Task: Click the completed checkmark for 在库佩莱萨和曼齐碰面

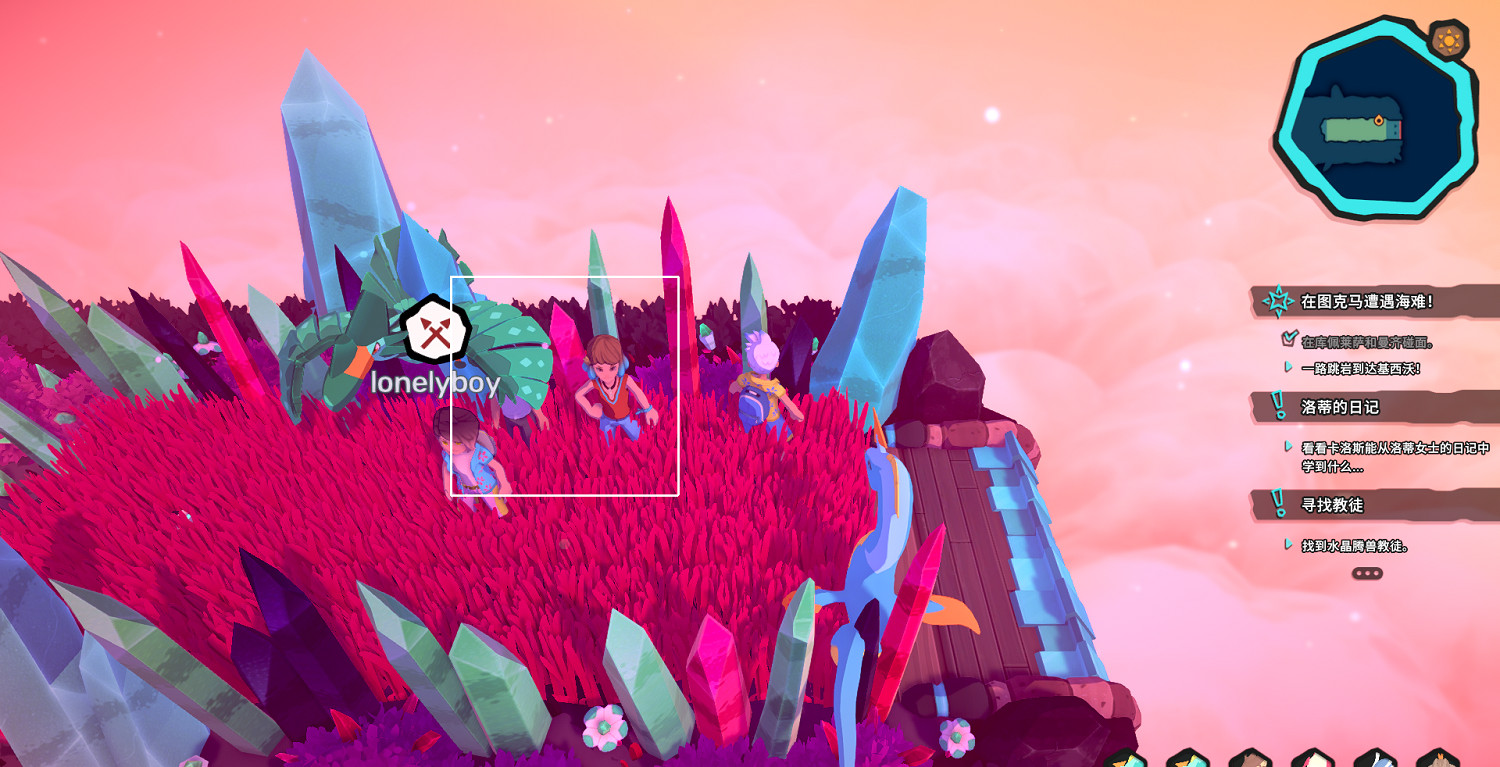Action: (1288, 338)
